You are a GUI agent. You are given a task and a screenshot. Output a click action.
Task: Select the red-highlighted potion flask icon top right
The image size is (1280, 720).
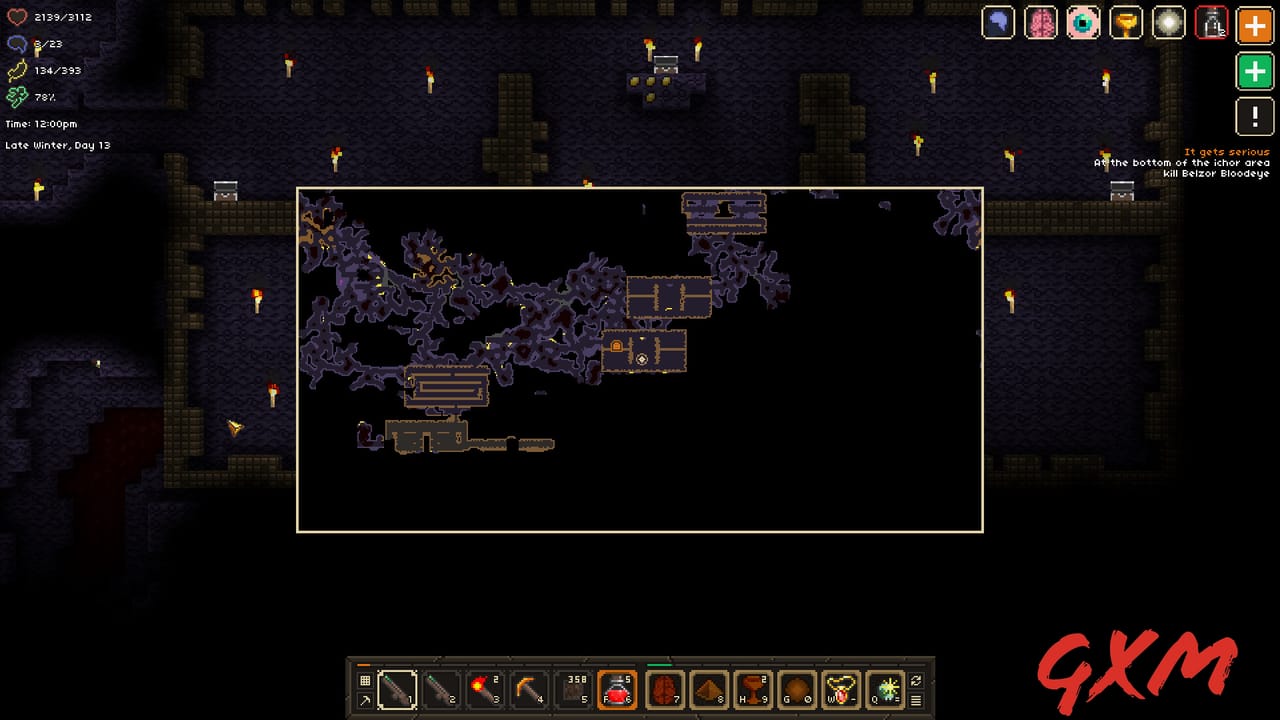(1211, 22)
